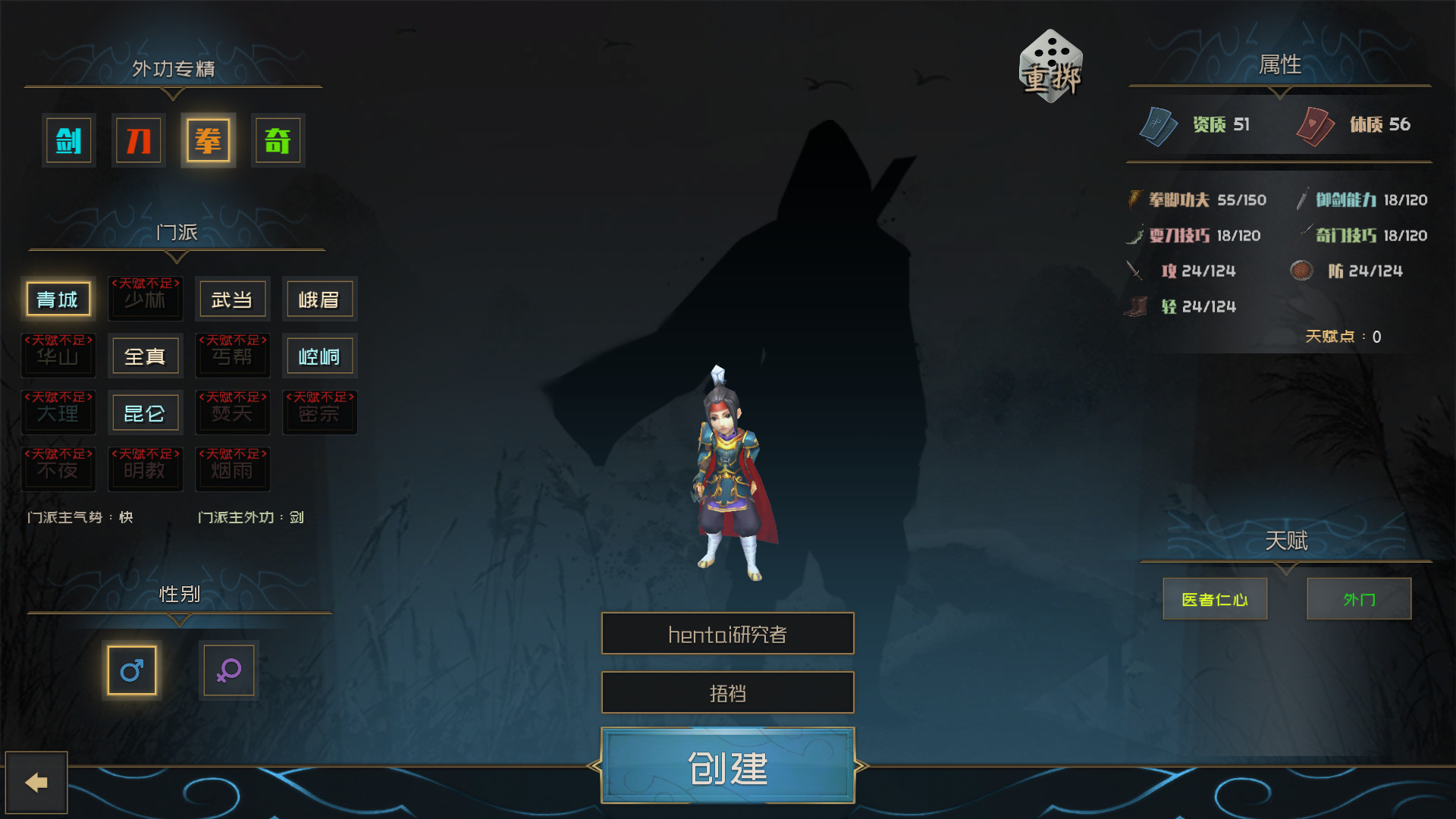Select the male gender icon
The height and width of the screenshot is (819, 1456).
[x=132, y=670]
